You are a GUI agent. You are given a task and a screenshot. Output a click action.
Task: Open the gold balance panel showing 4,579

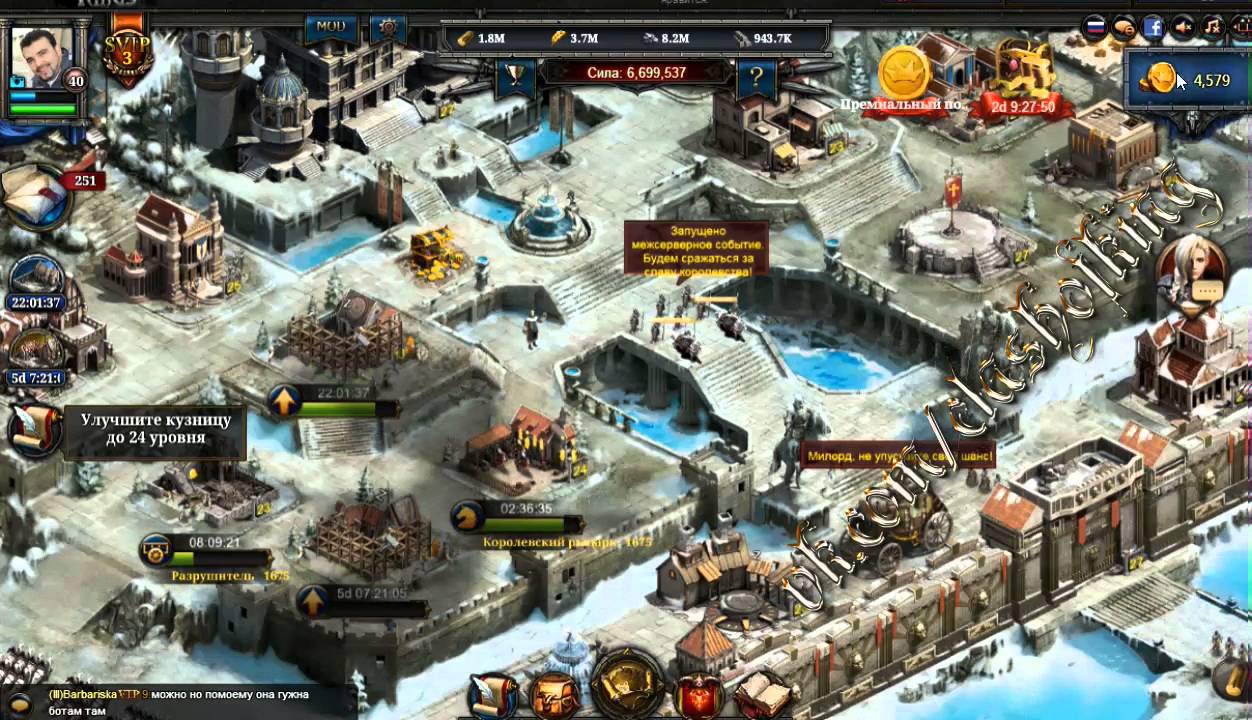[x=1187, y=80]
